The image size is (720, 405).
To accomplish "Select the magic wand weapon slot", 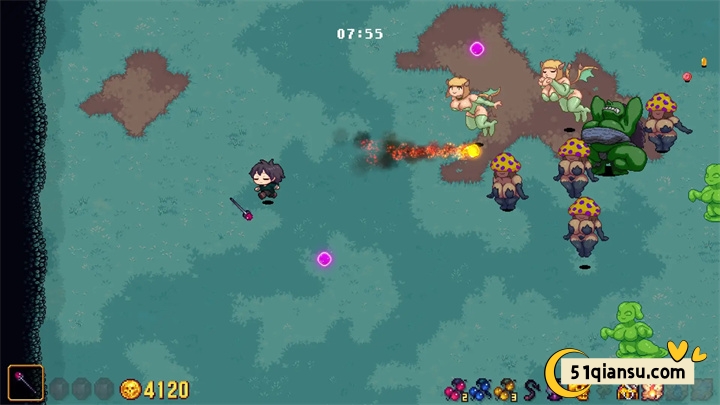I will (x=26, y=382).
